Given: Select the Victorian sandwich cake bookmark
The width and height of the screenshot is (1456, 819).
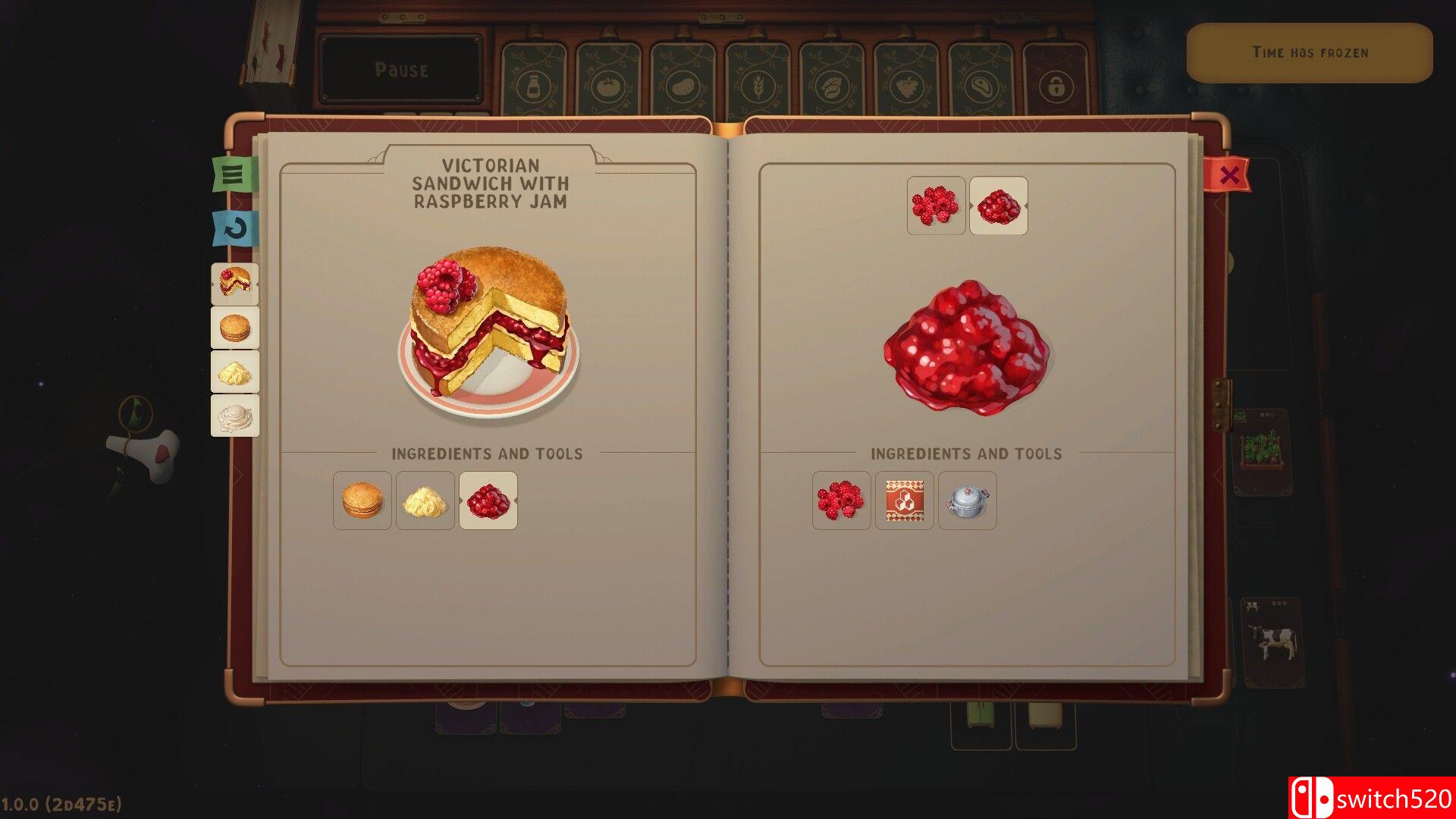Looking at the screenshot, I should (x=235, y=283).
